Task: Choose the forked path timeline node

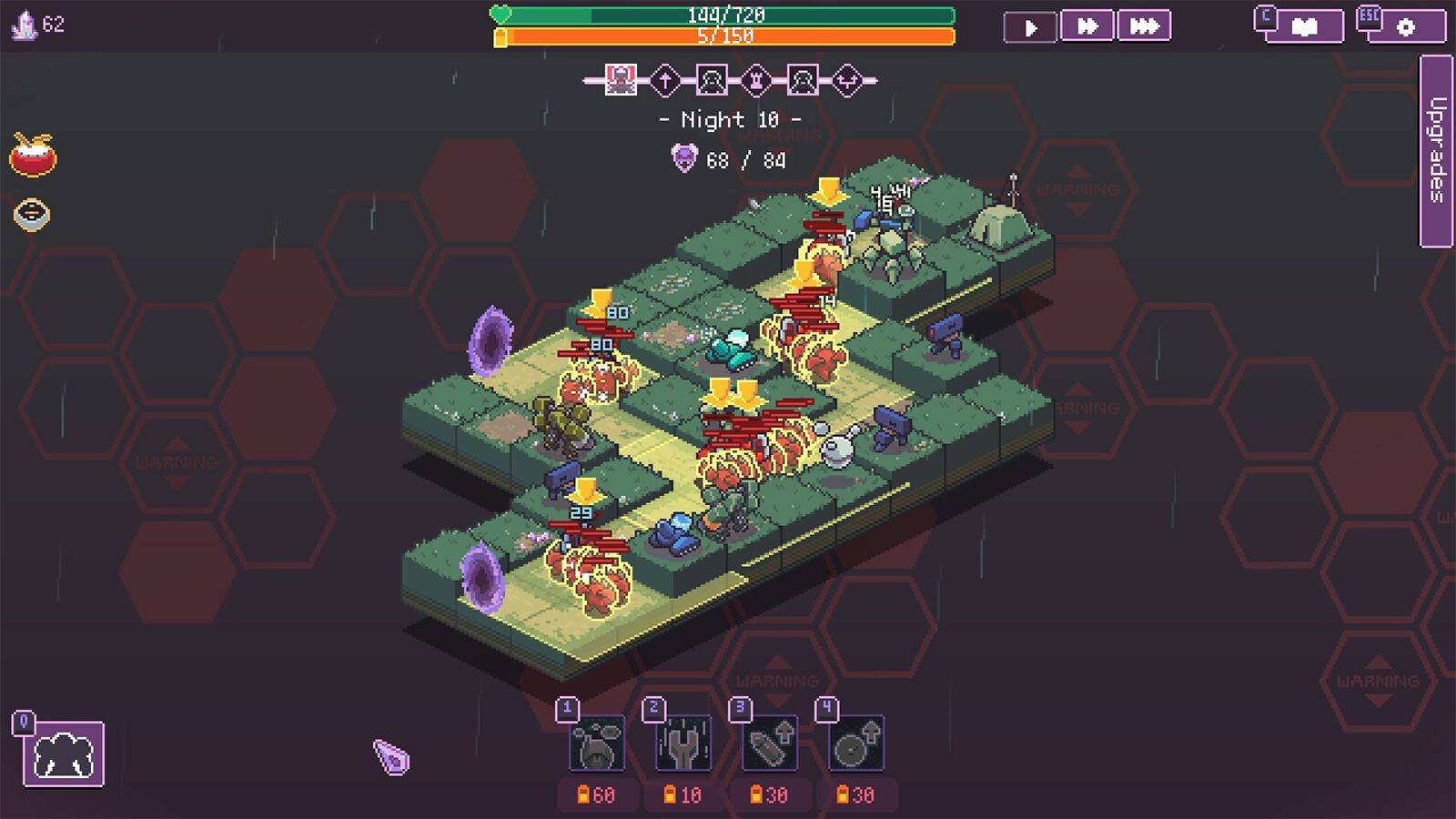Action: click(x=847, y=80)
